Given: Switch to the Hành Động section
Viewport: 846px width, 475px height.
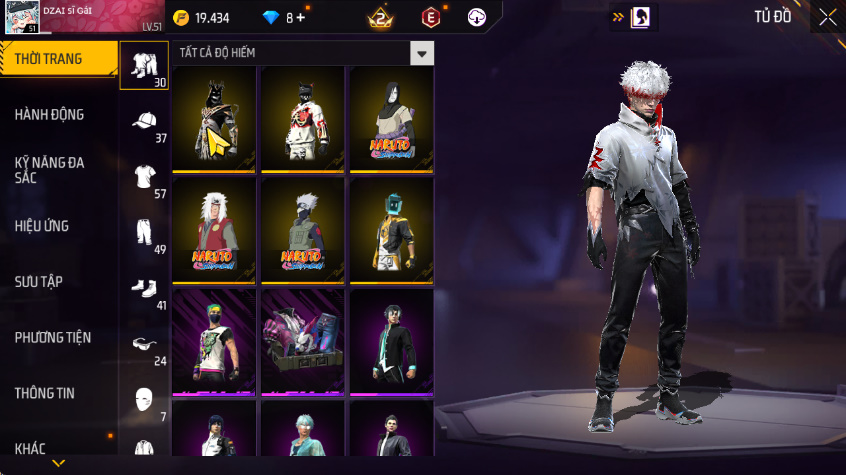Looking at the screenshot, I should click(x=49, y=115).
